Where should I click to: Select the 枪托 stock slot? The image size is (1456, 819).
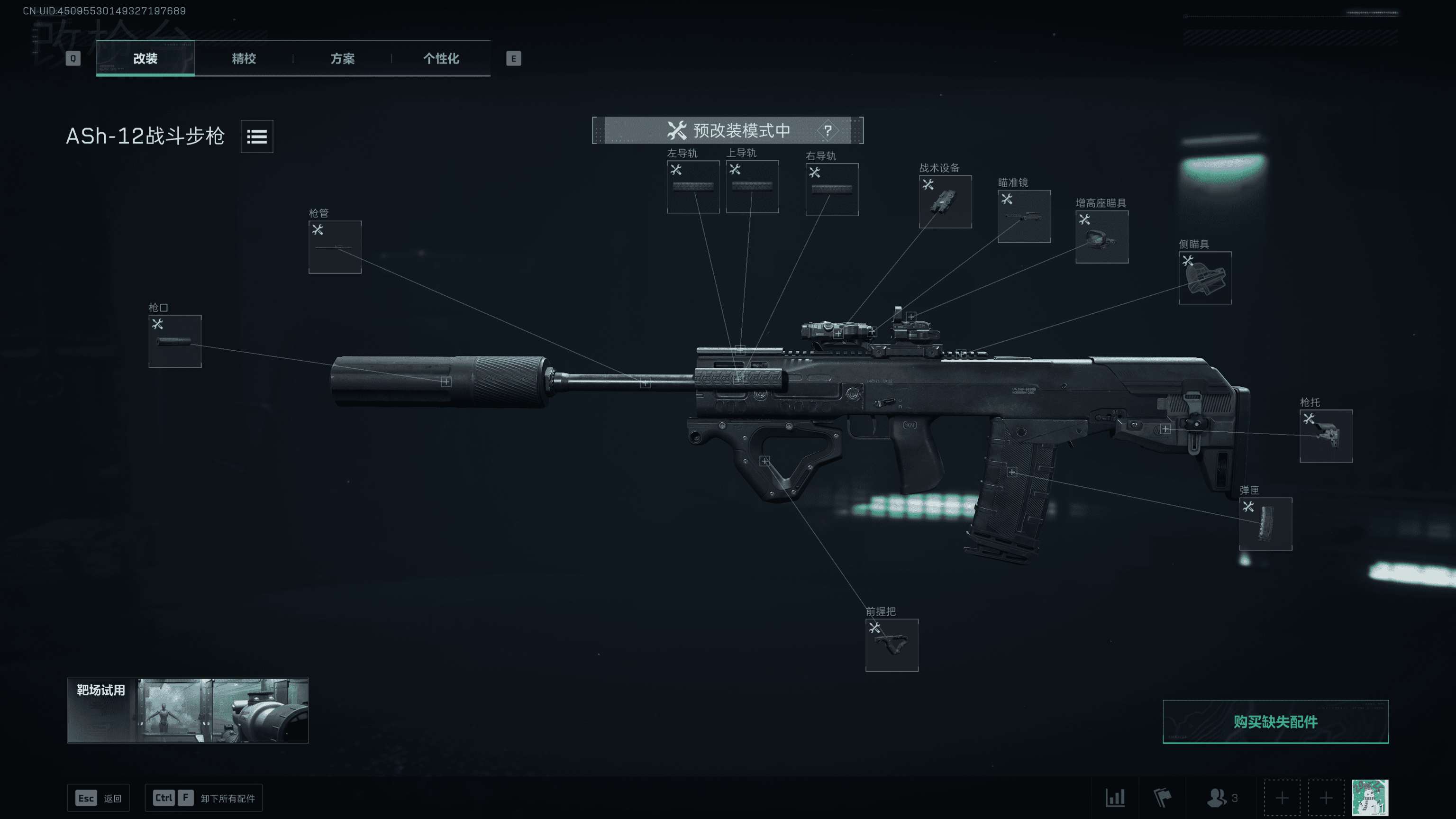coord(1326,436)
